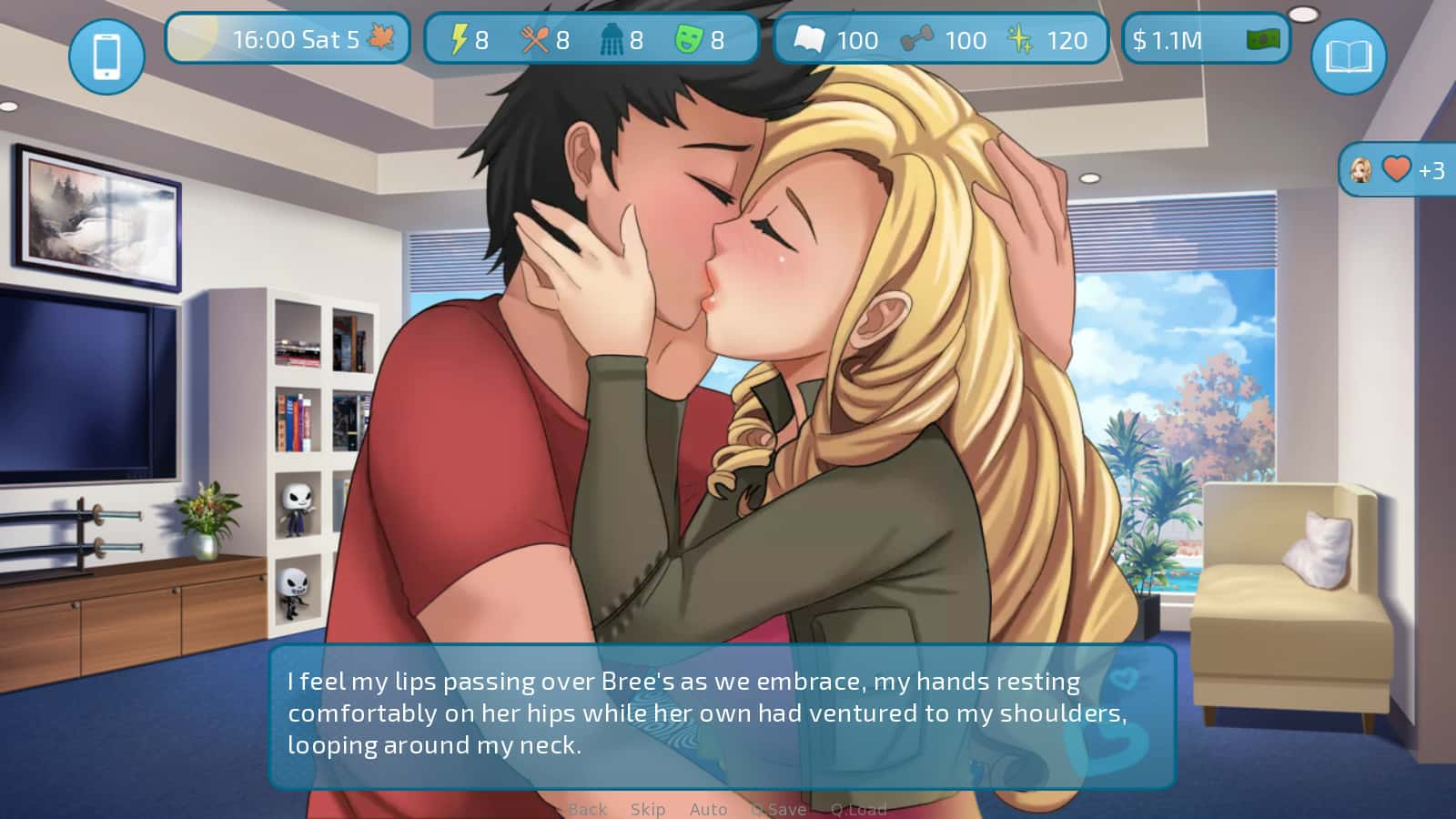Click the knowledge book stat icon

(811, 39)
